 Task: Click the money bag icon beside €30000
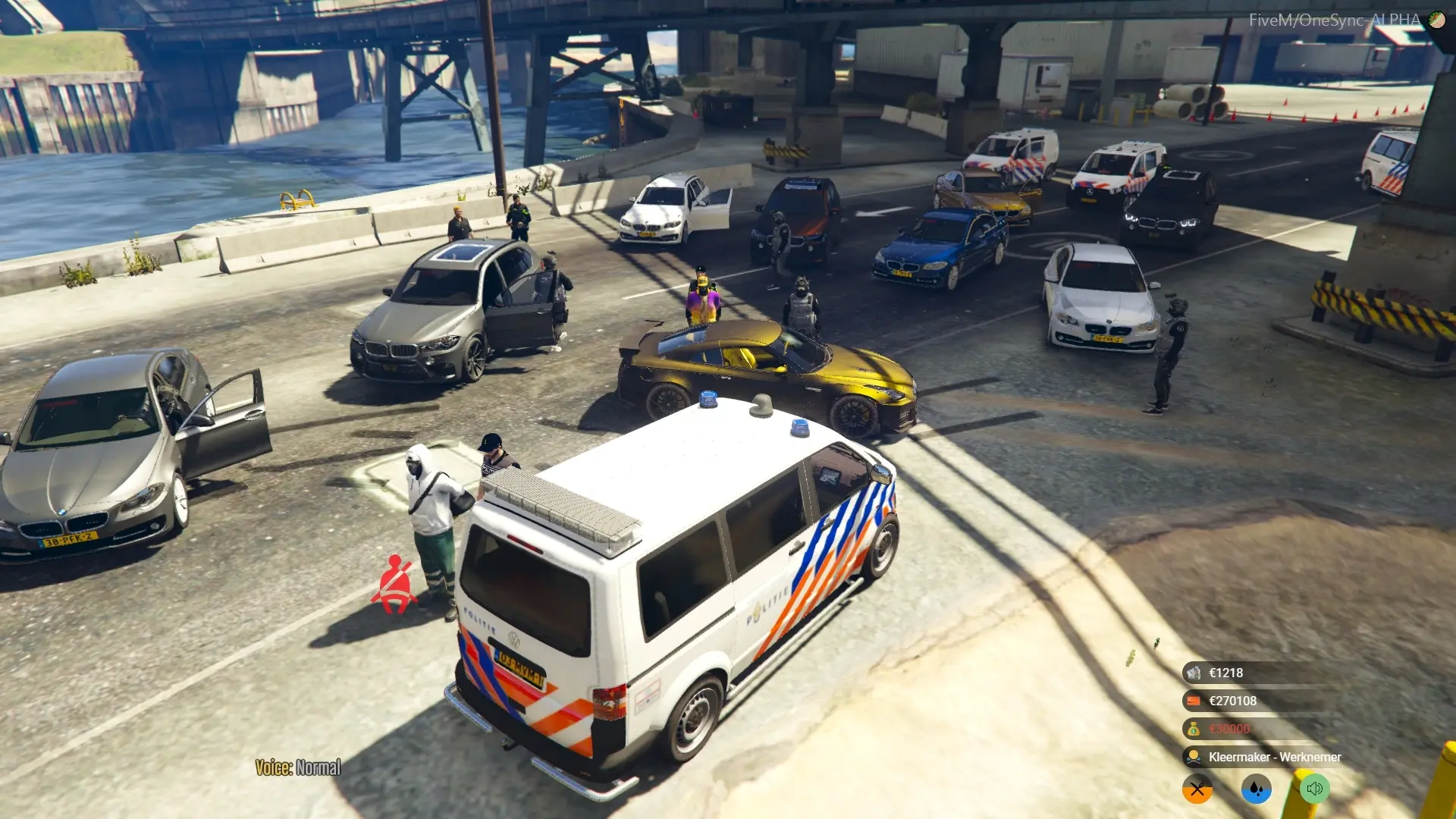(x=1194, y=728)
